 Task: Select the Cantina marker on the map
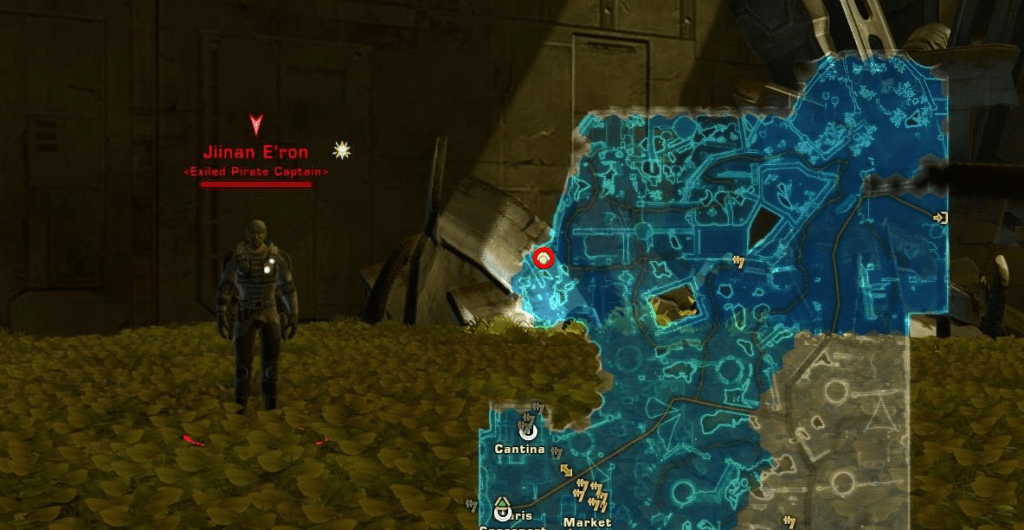point(527,431)
